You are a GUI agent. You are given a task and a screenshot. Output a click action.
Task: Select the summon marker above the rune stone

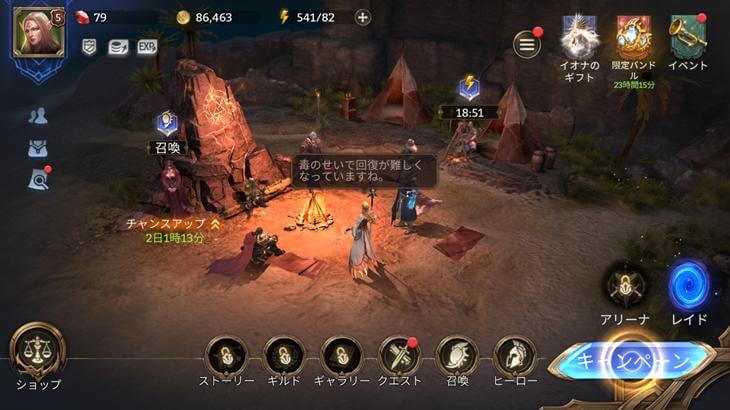[166, 126]
